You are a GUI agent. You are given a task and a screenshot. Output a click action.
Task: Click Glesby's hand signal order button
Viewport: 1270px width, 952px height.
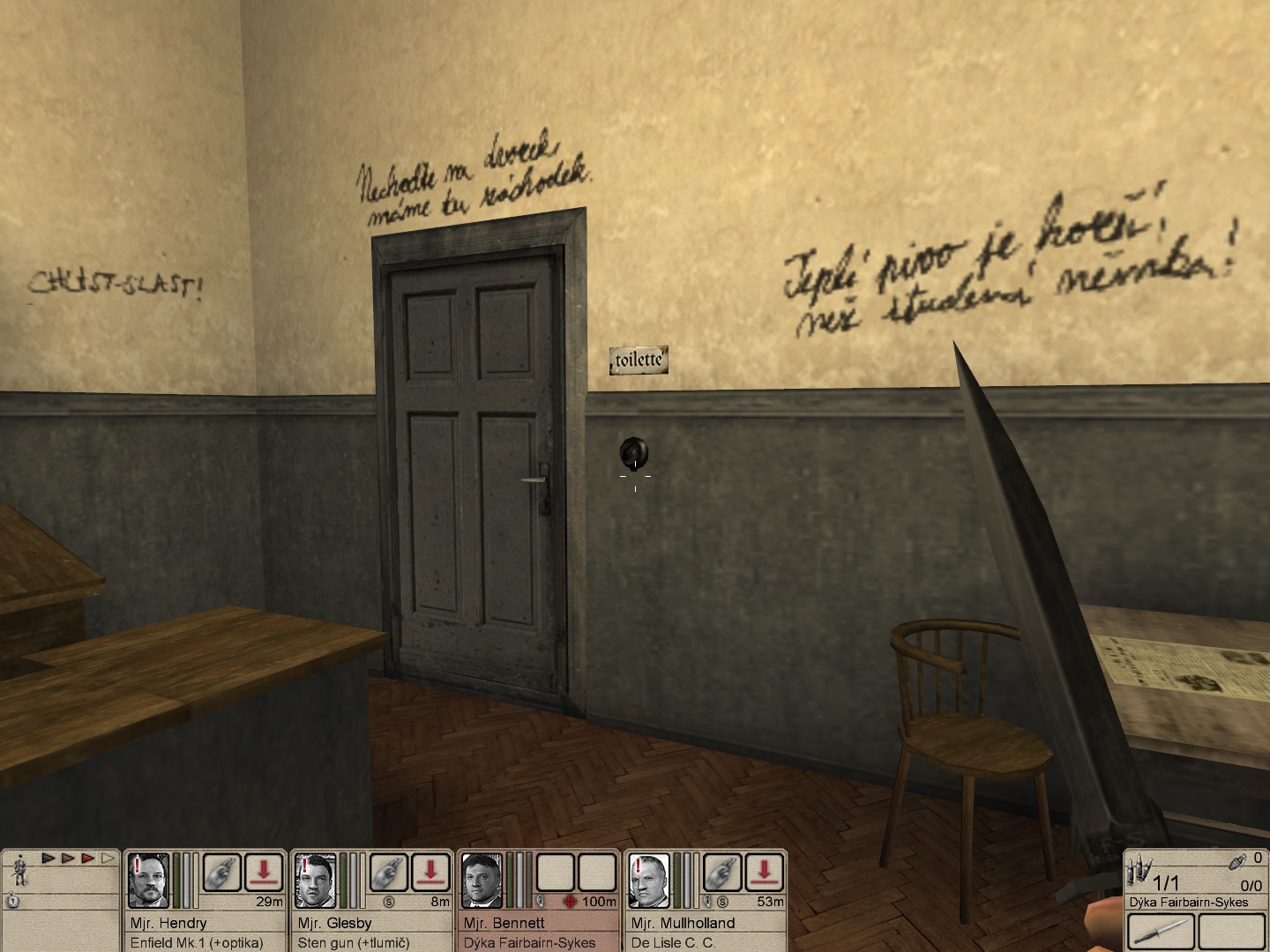389,873
